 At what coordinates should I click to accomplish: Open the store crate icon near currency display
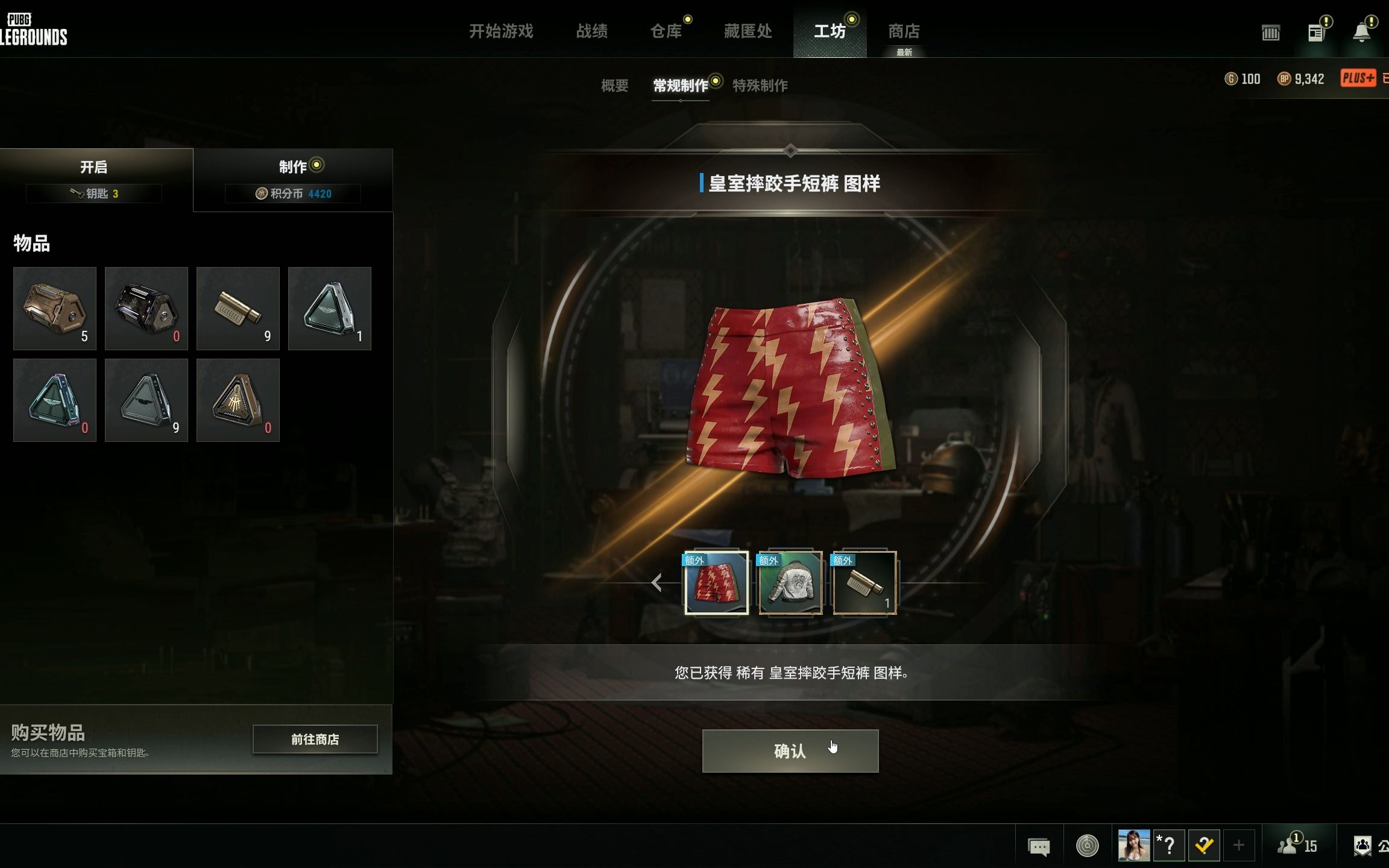(x=1270, y=33)
